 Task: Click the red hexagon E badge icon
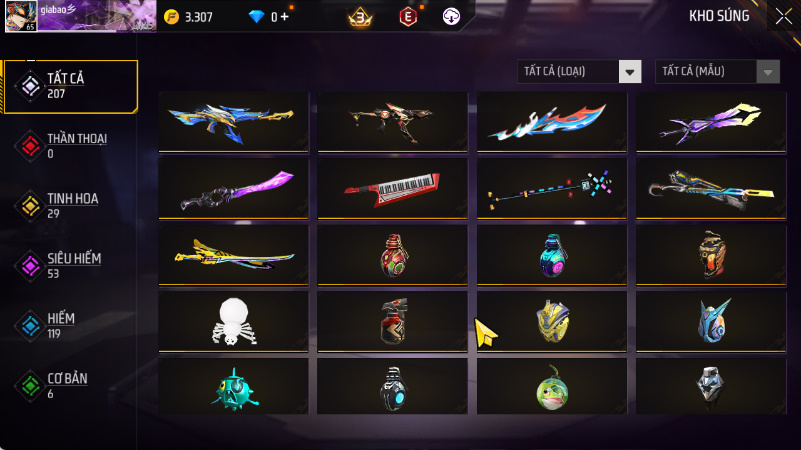tap(408, 17)
